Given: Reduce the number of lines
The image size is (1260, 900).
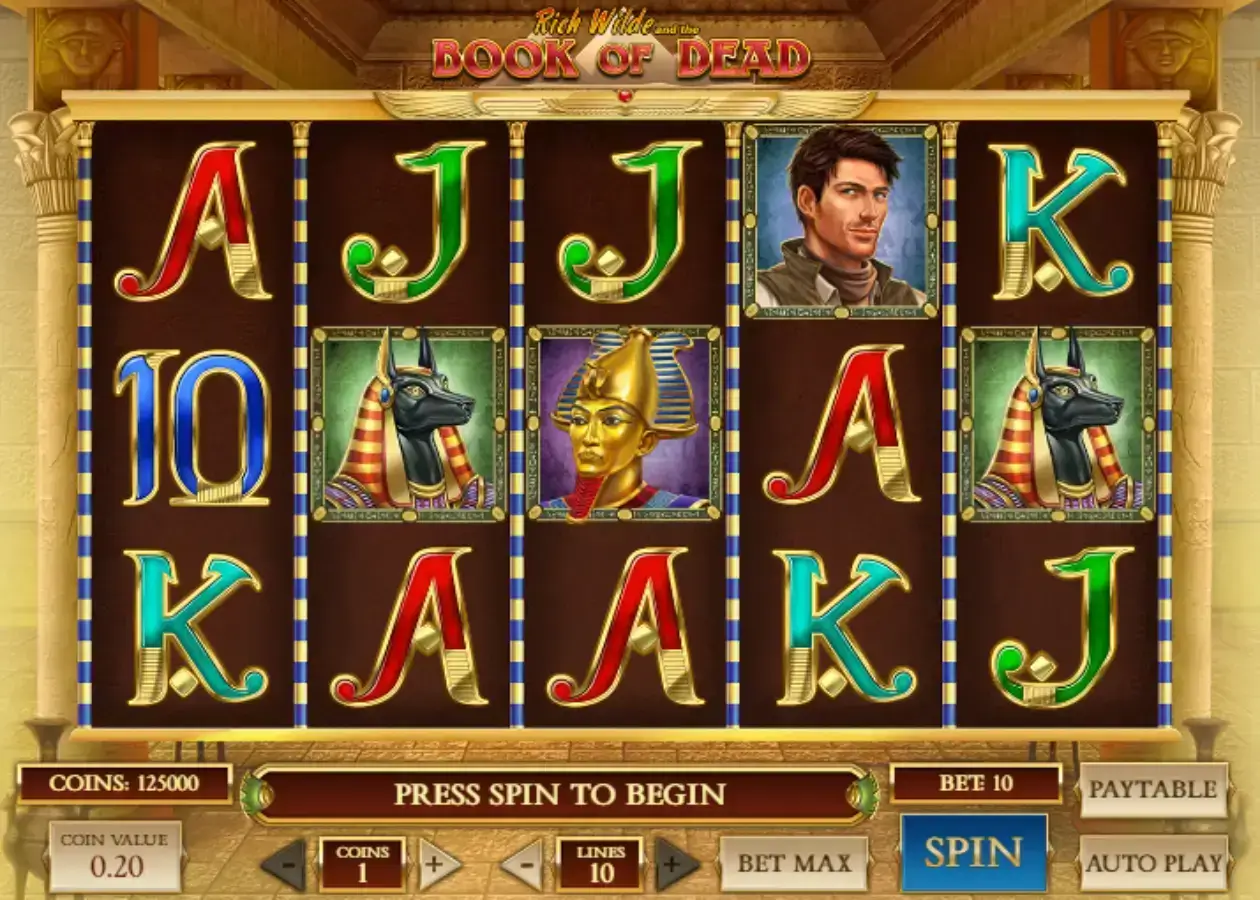Looking at the screenshot, I should (x=523, y=864).
